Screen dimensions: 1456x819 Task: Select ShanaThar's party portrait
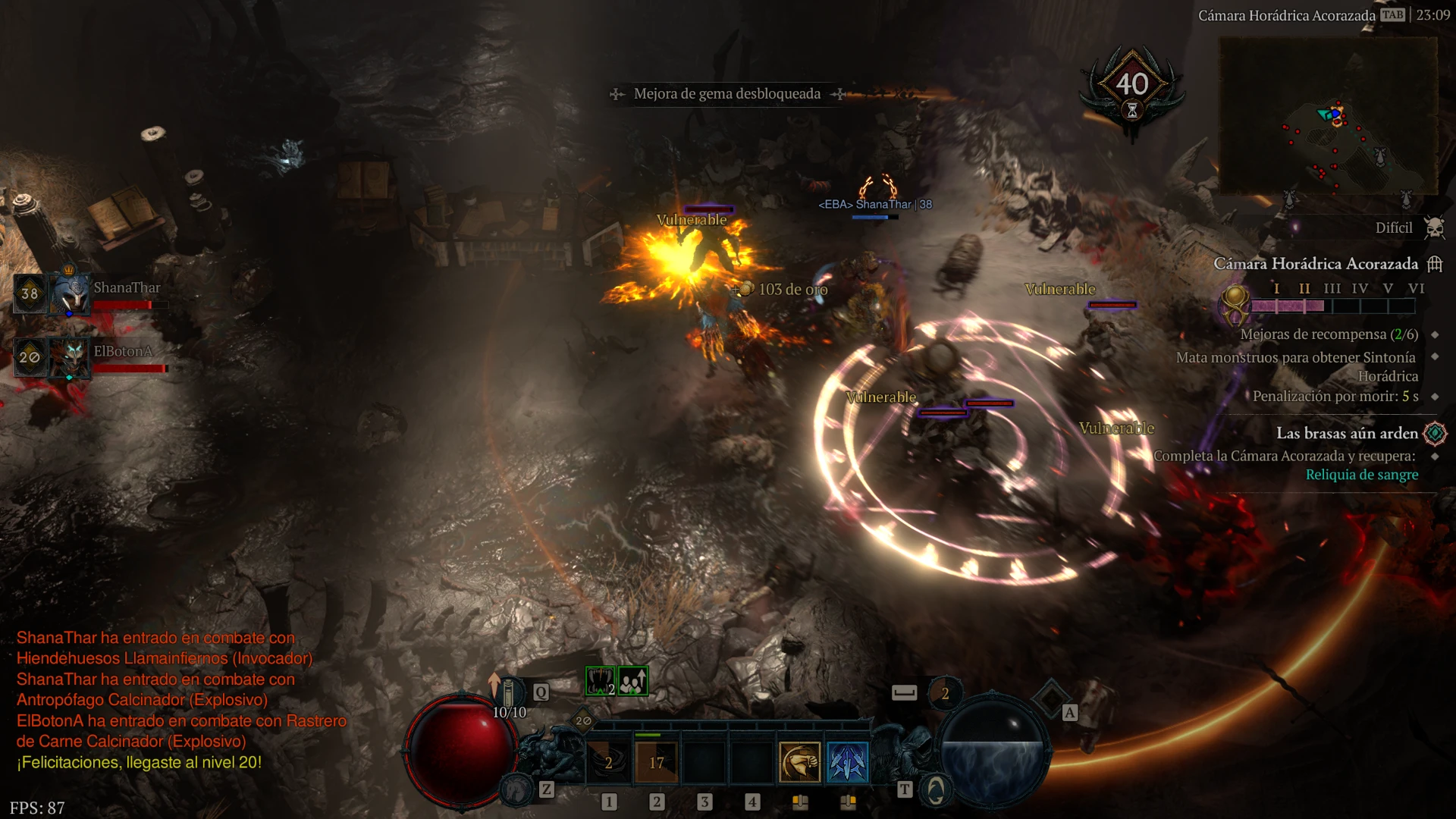70,293
